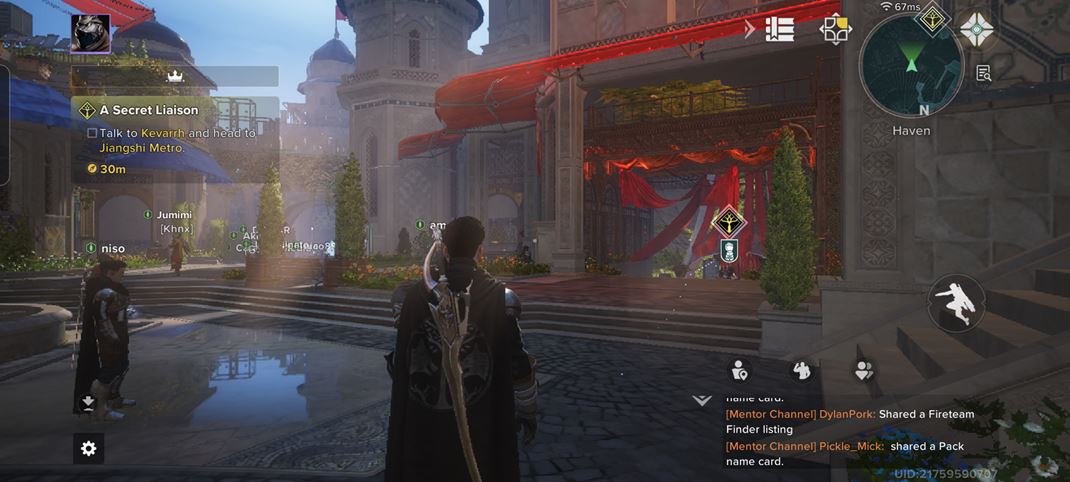Open the circular Haven minimap
Image resolution: width=1070 pixels, height=482 pixels.
(x=910, y=67)
